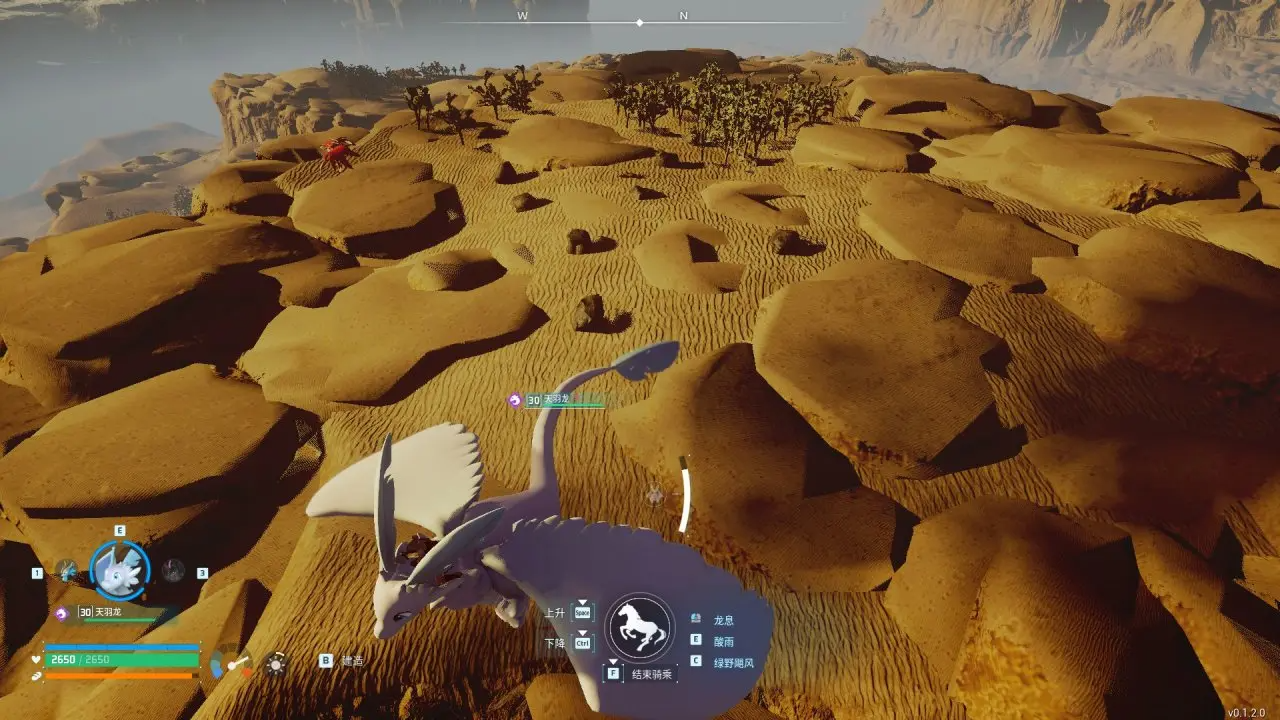Click the white horse riding icon
Image resolution: width=1280 pixels, height=720 pixels.
coord(640,627)
